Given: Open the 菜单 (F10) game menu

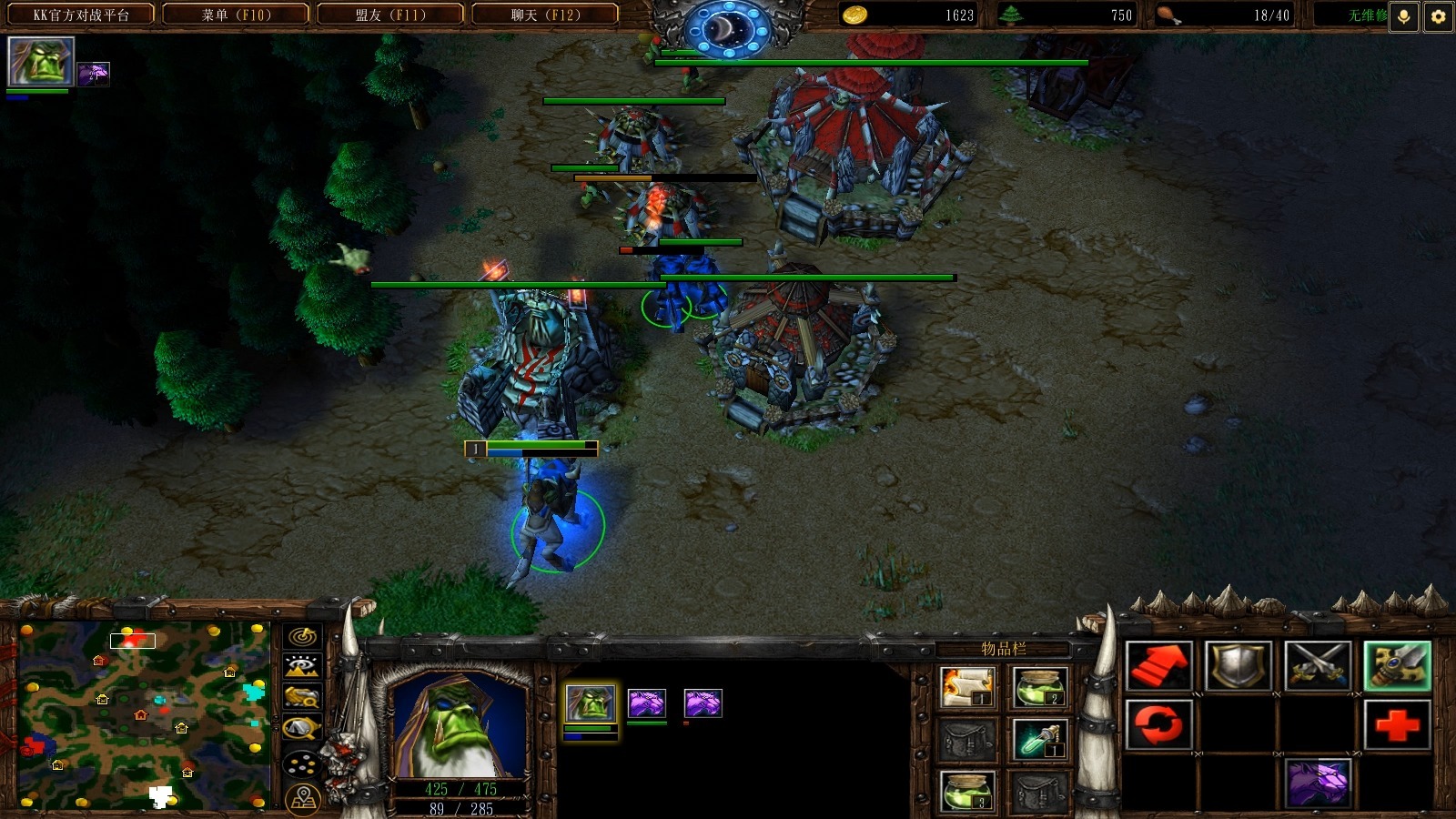Looking at the screenshot, I should [236, 15].
